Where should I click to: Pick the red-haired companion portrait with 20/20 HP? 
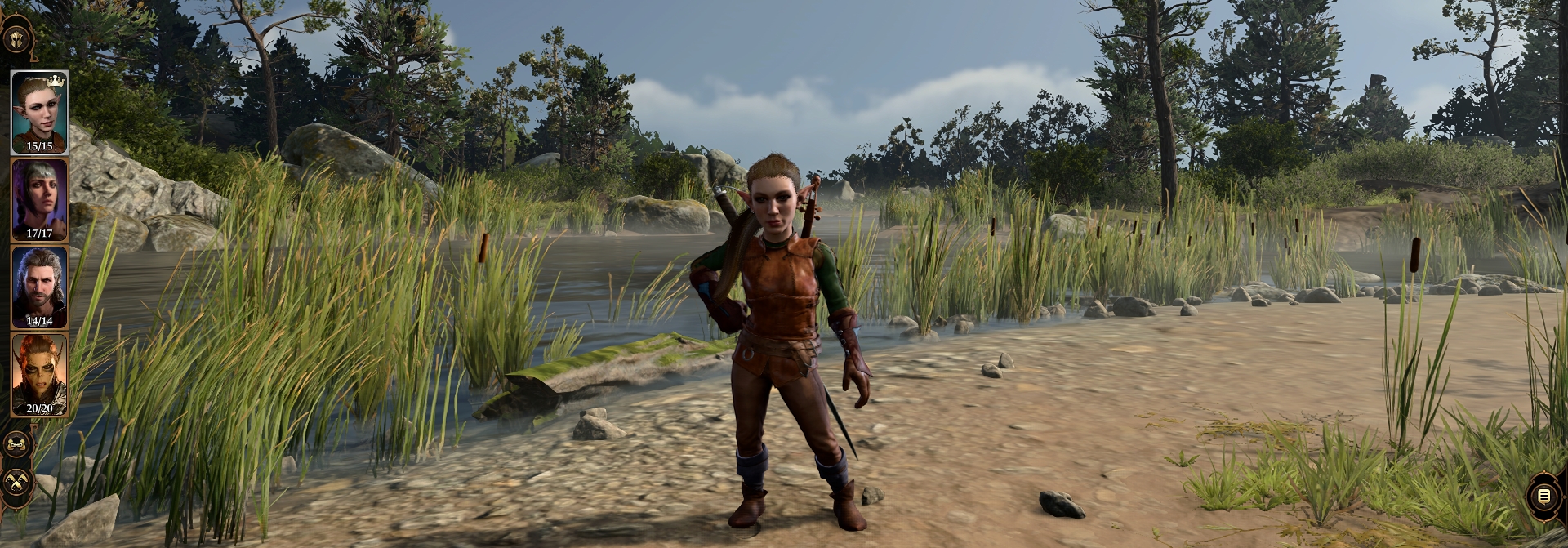pyautogui.click(x=39, y=375)
